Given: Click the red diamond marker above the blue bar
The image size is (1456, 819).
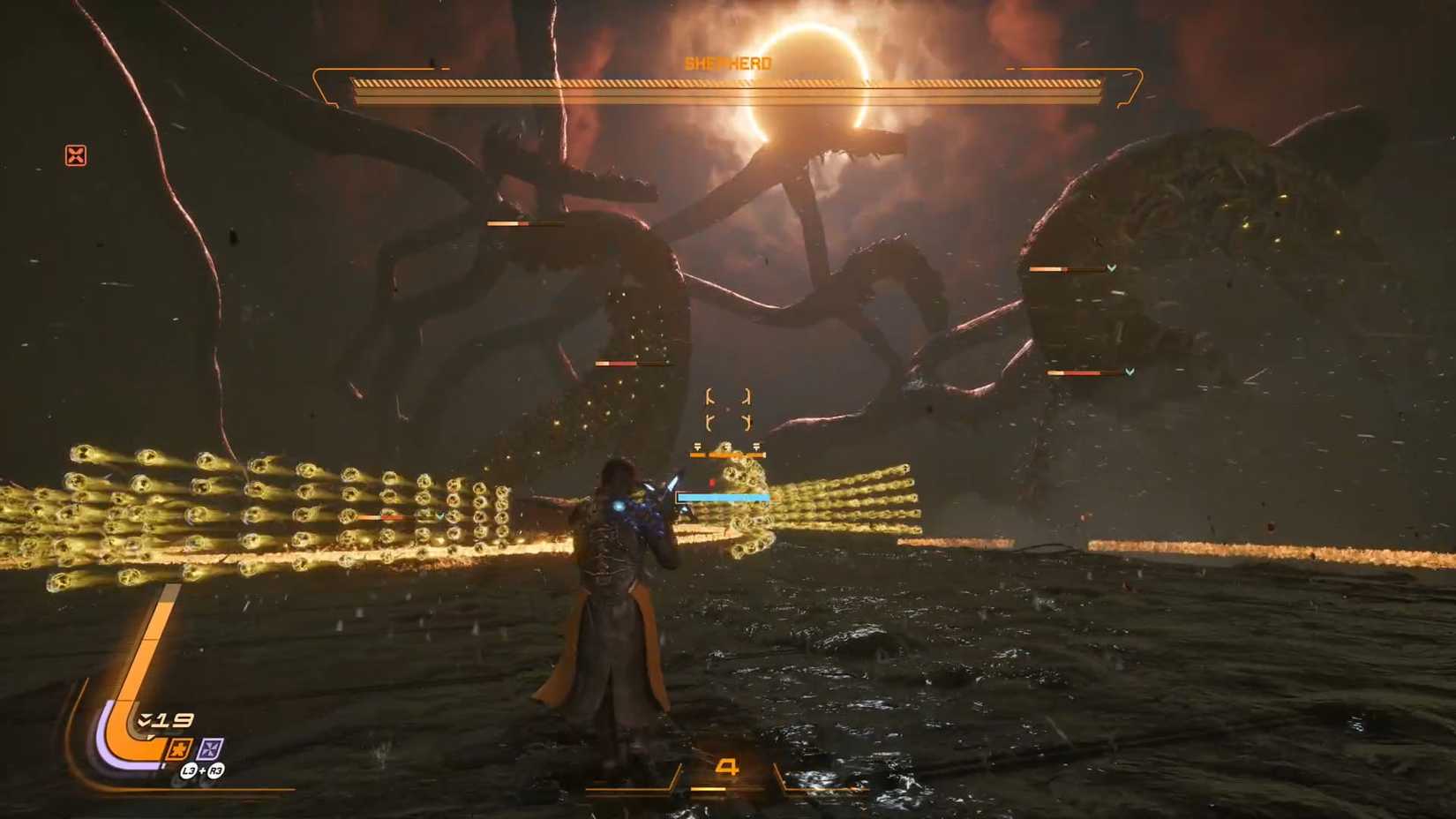Looking at the screenshot, I should coord(713,481).
